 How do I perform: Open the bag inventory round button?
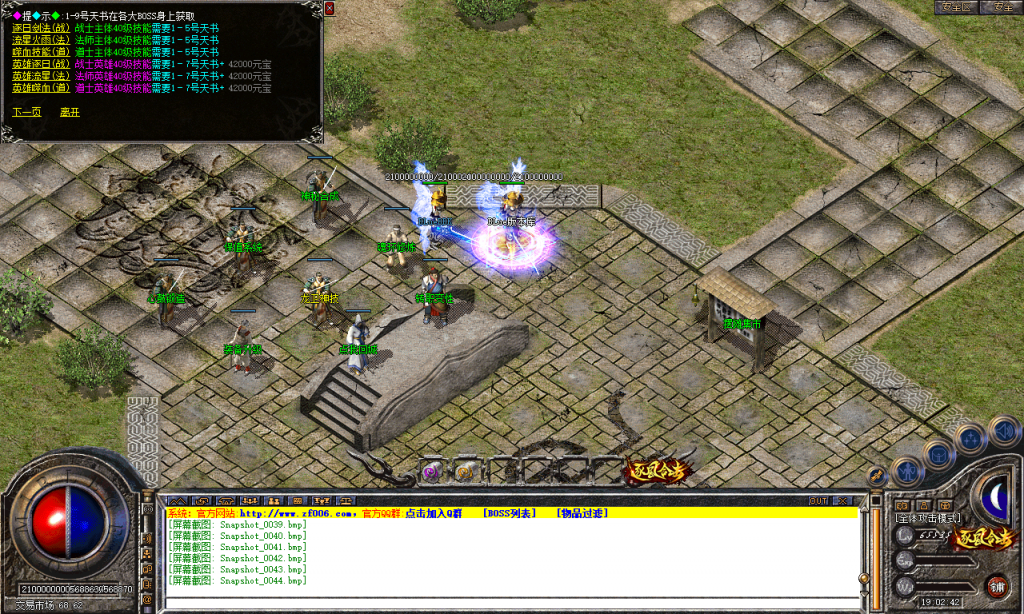[940, 453]
